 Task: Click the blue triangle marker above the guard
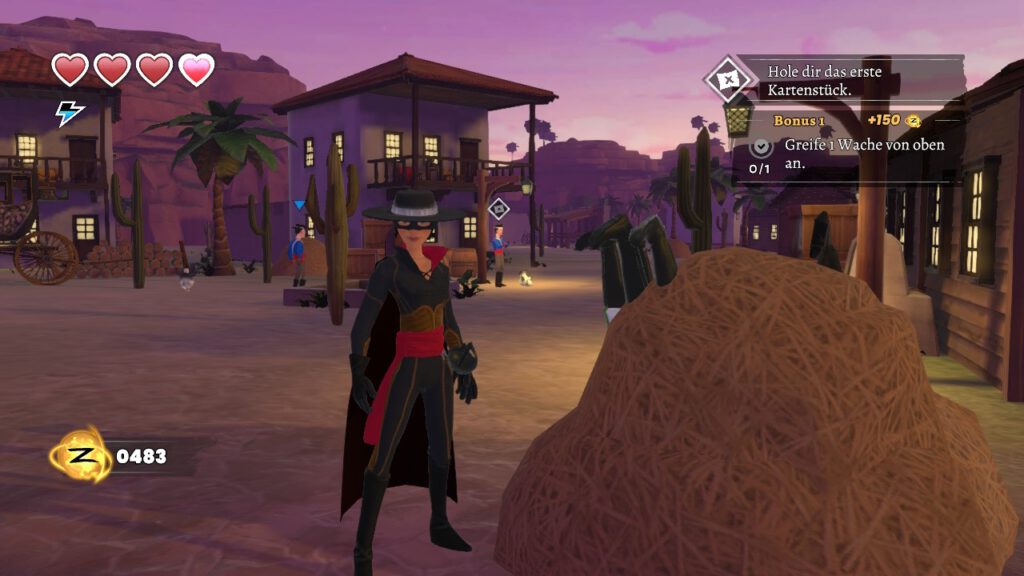[x=298, y=205]
